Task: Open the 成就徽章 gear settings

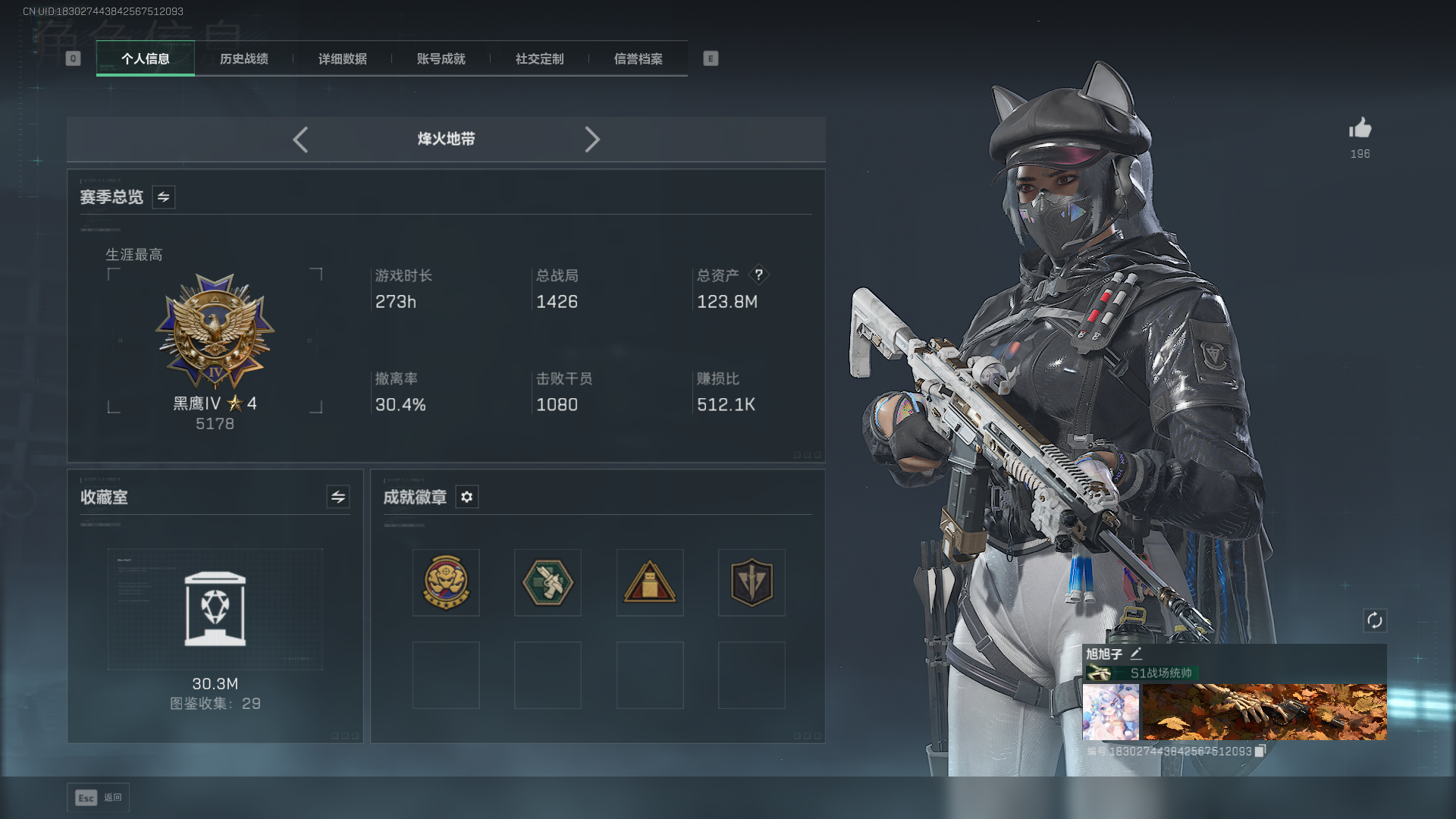Action: 467,497
